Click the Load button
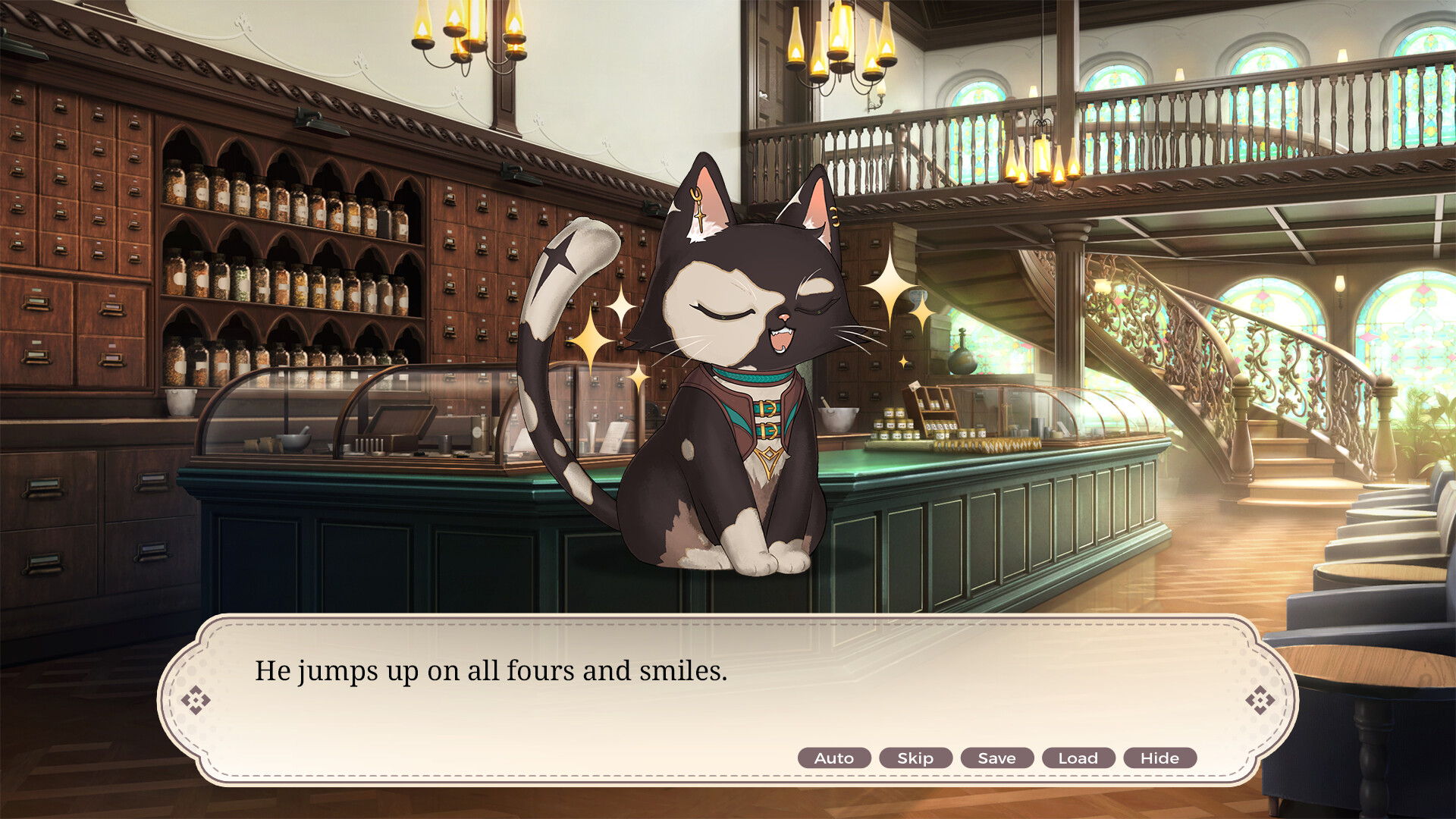The height and width of the screenshot is (819, 1456). [x=1078, y=758]
